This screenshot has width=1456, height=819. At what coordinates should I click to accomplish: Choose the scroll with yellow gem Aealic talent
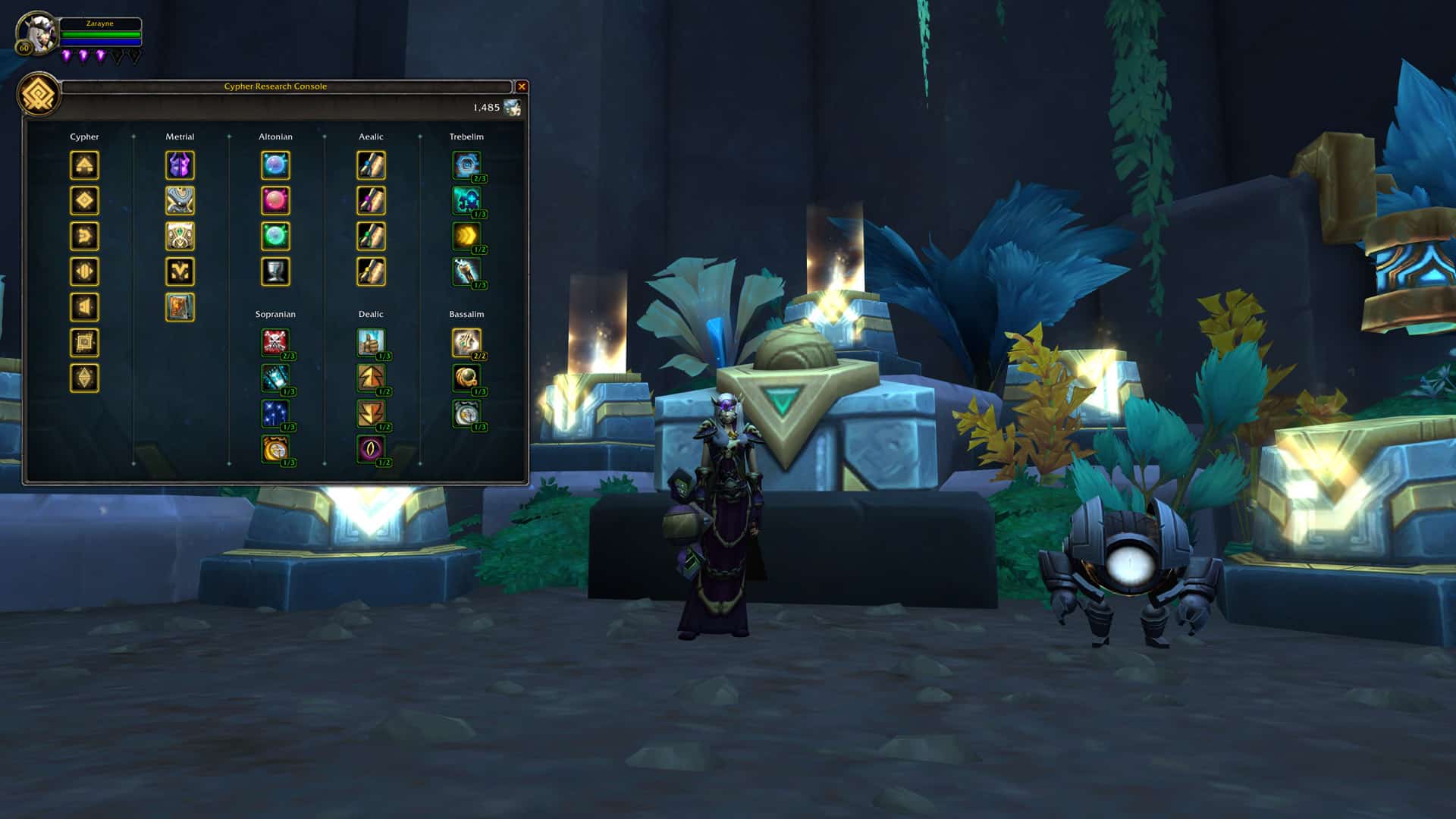coord(371,271)
